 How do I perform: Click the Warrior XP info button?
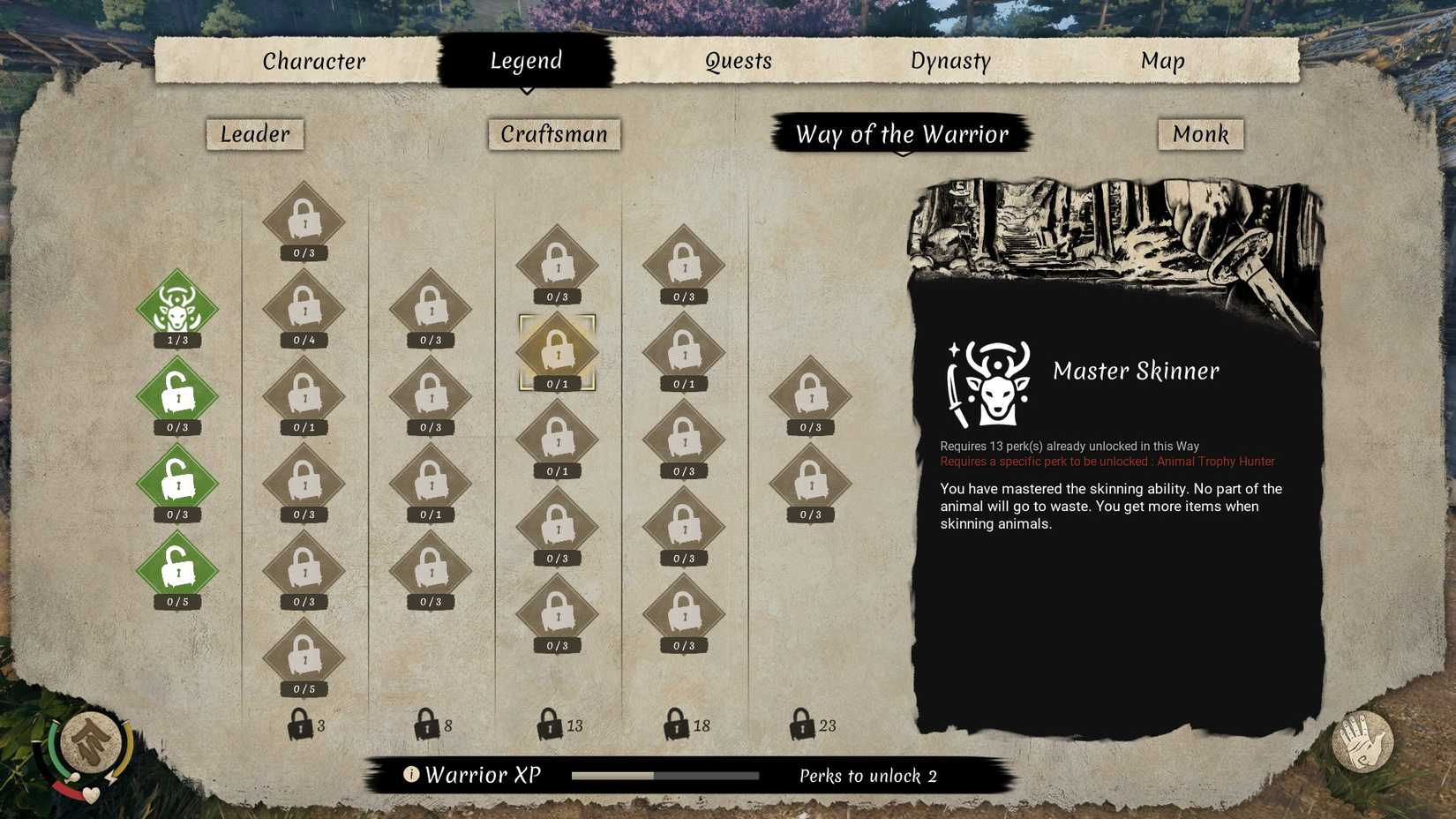[x=410, y=775]
